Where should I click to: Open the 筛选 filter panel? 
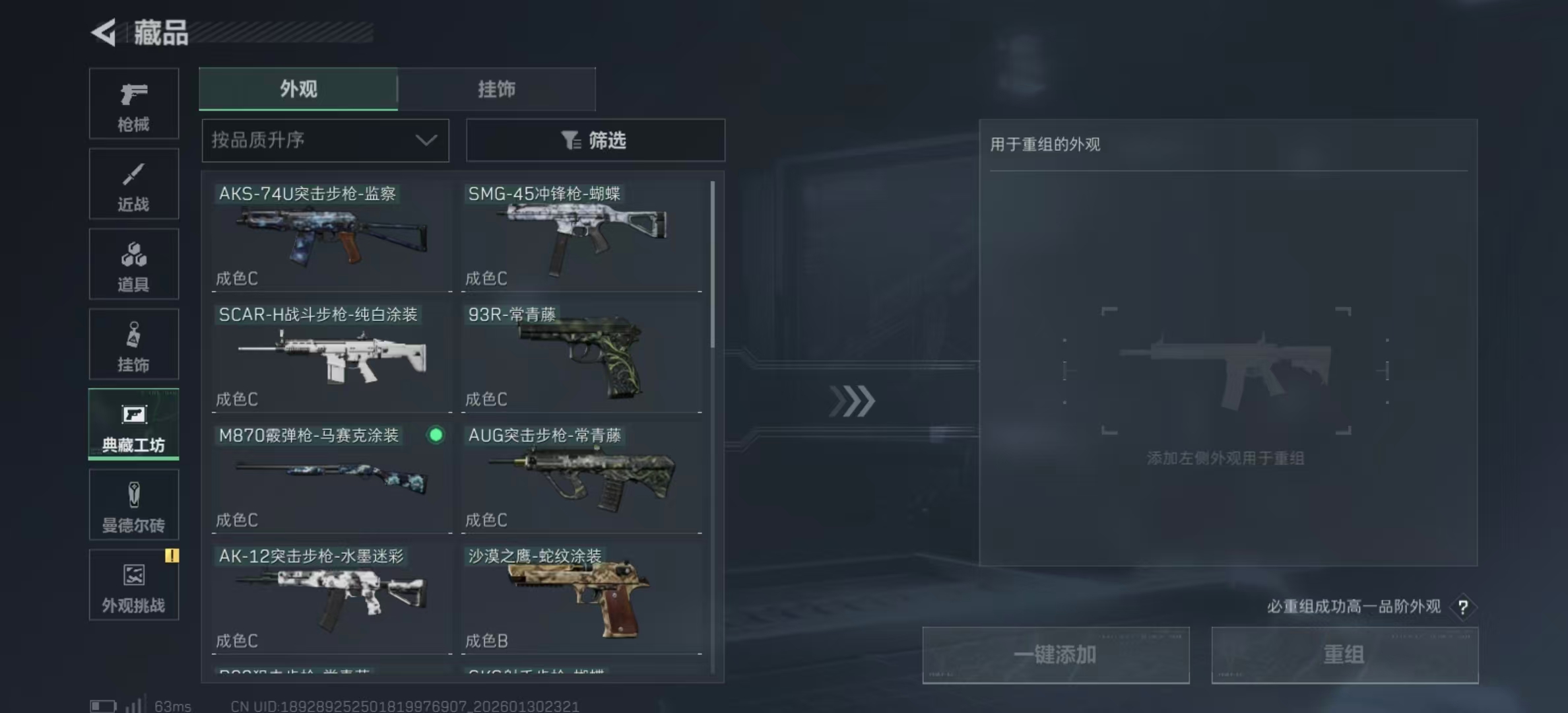coord(595,140)
